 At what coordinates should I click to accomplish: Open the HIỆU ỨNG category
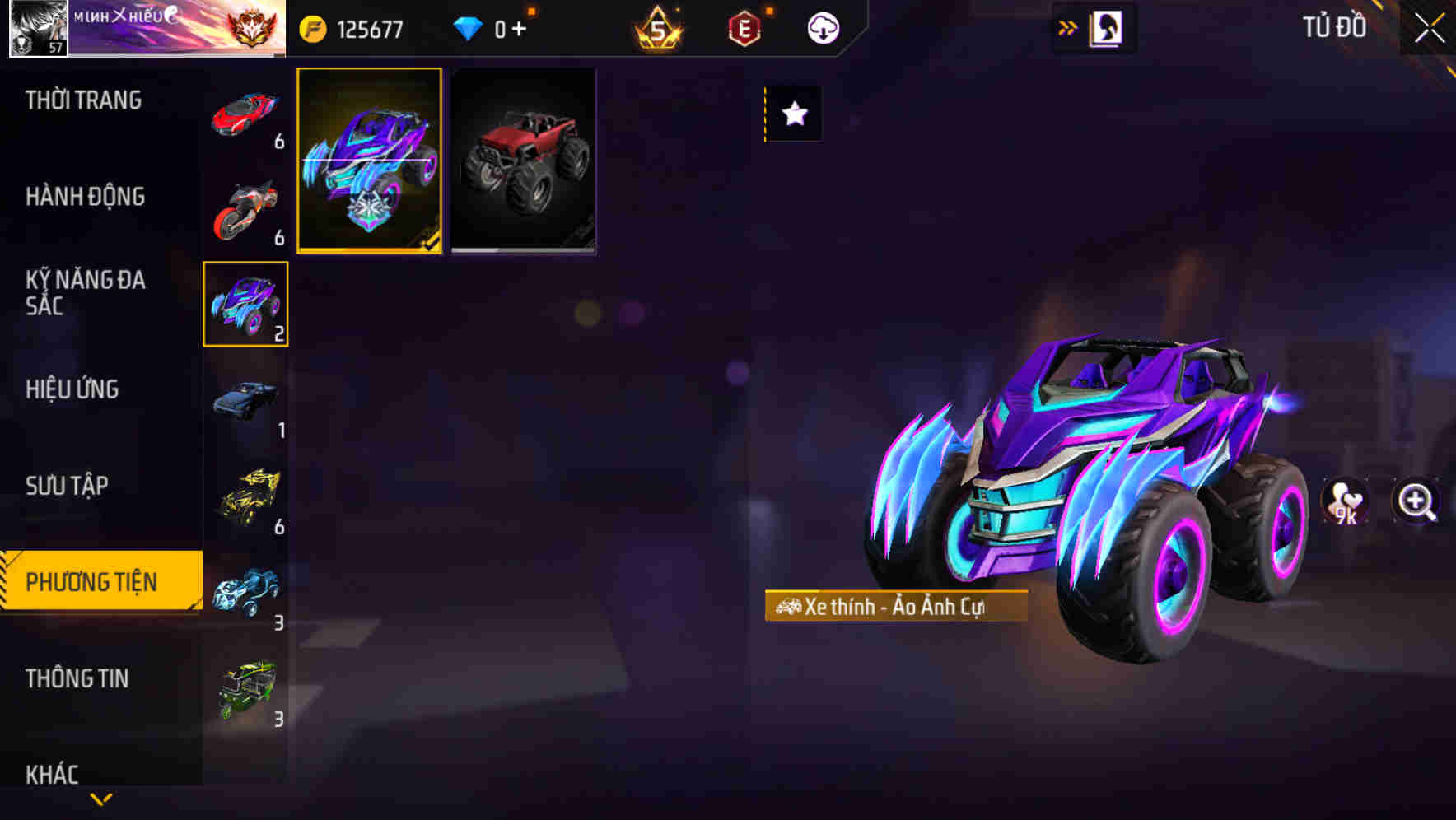tap(72, 389)
